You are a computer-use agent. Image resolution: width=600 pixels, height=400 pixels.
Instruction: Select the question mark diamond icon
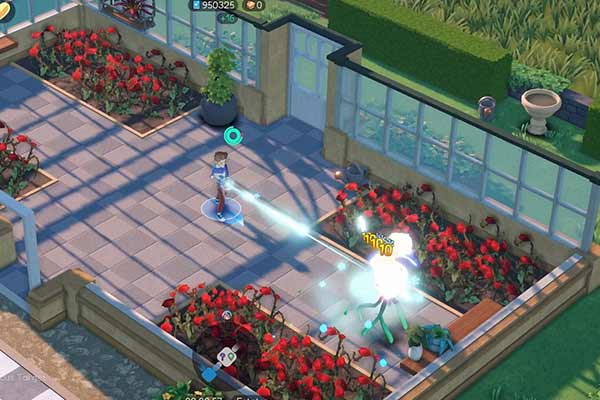click(229, 354)
